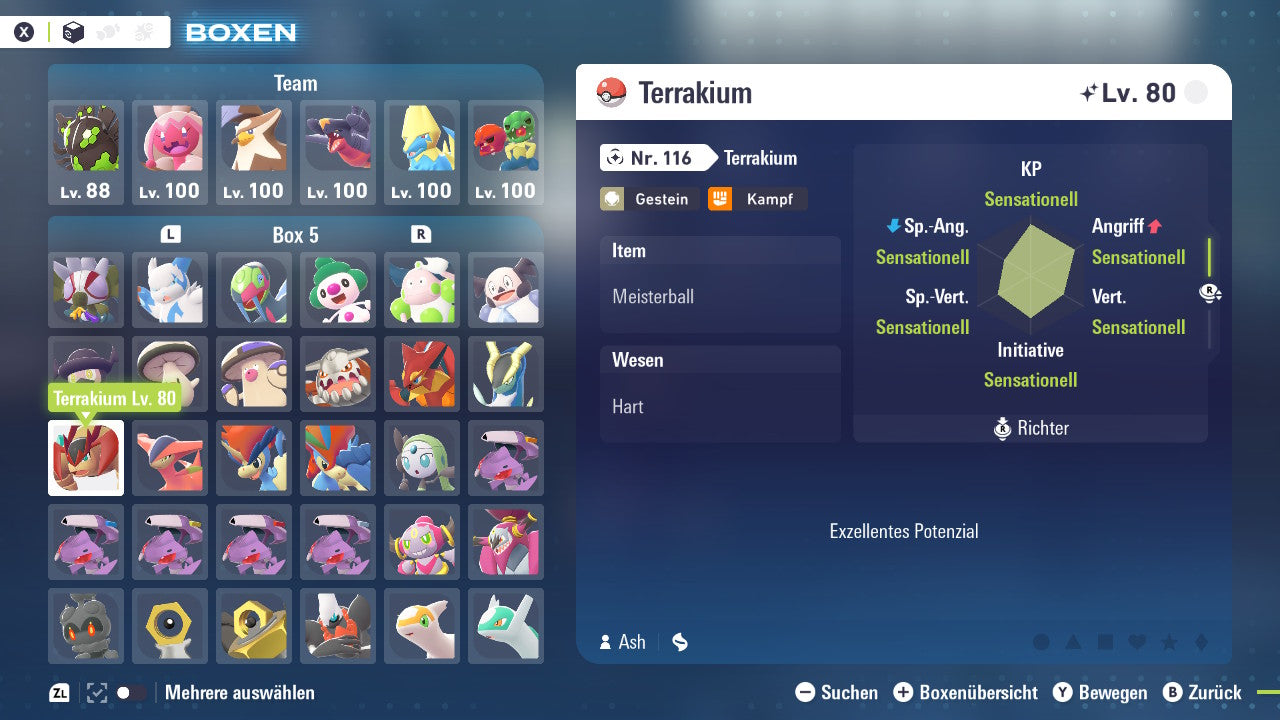Click the Poké Ball icon beside Terrakium's name
This screenshot has height=720, width=1280.
point(611,92)
